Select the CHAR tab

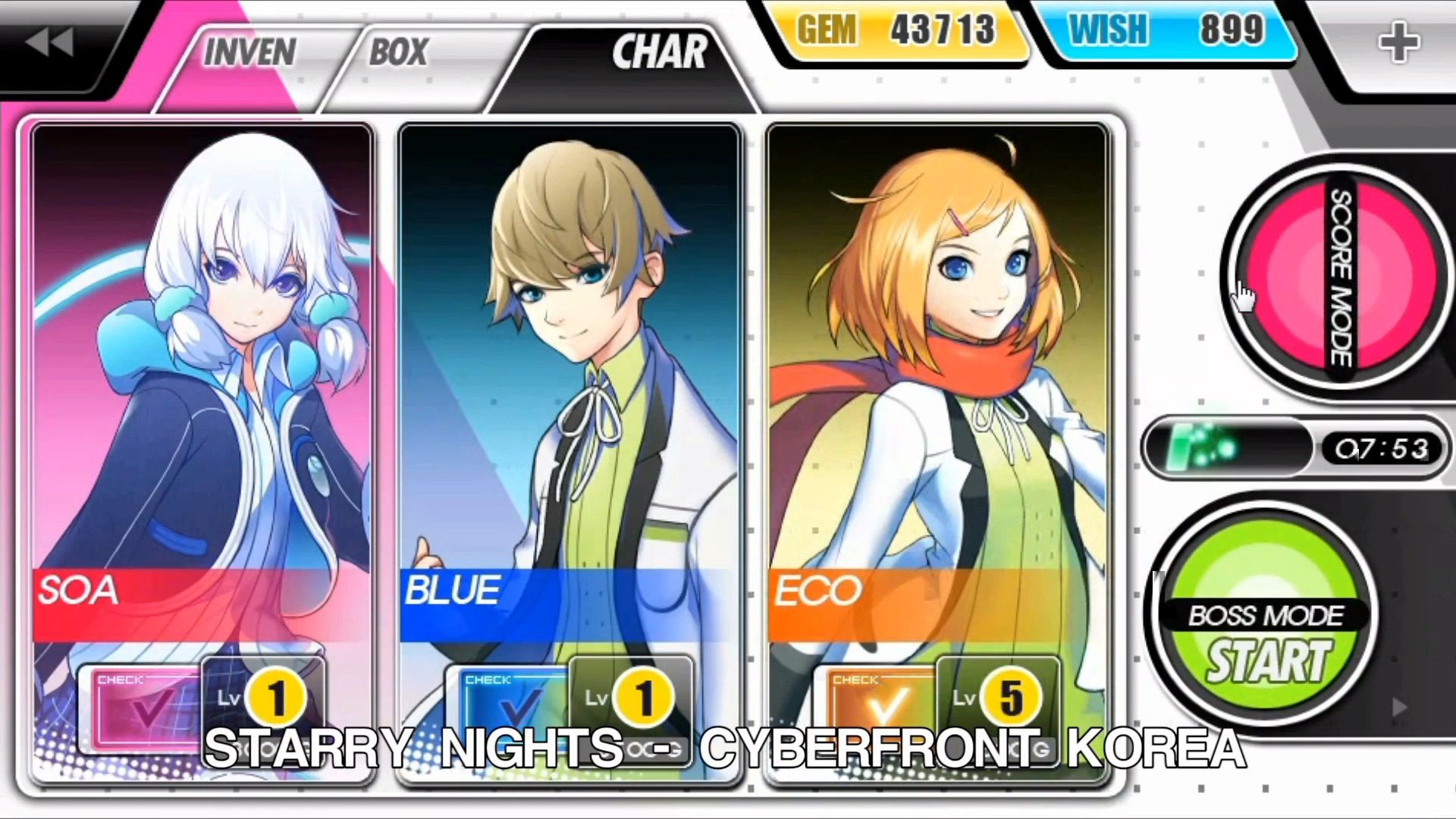[658, 53]
